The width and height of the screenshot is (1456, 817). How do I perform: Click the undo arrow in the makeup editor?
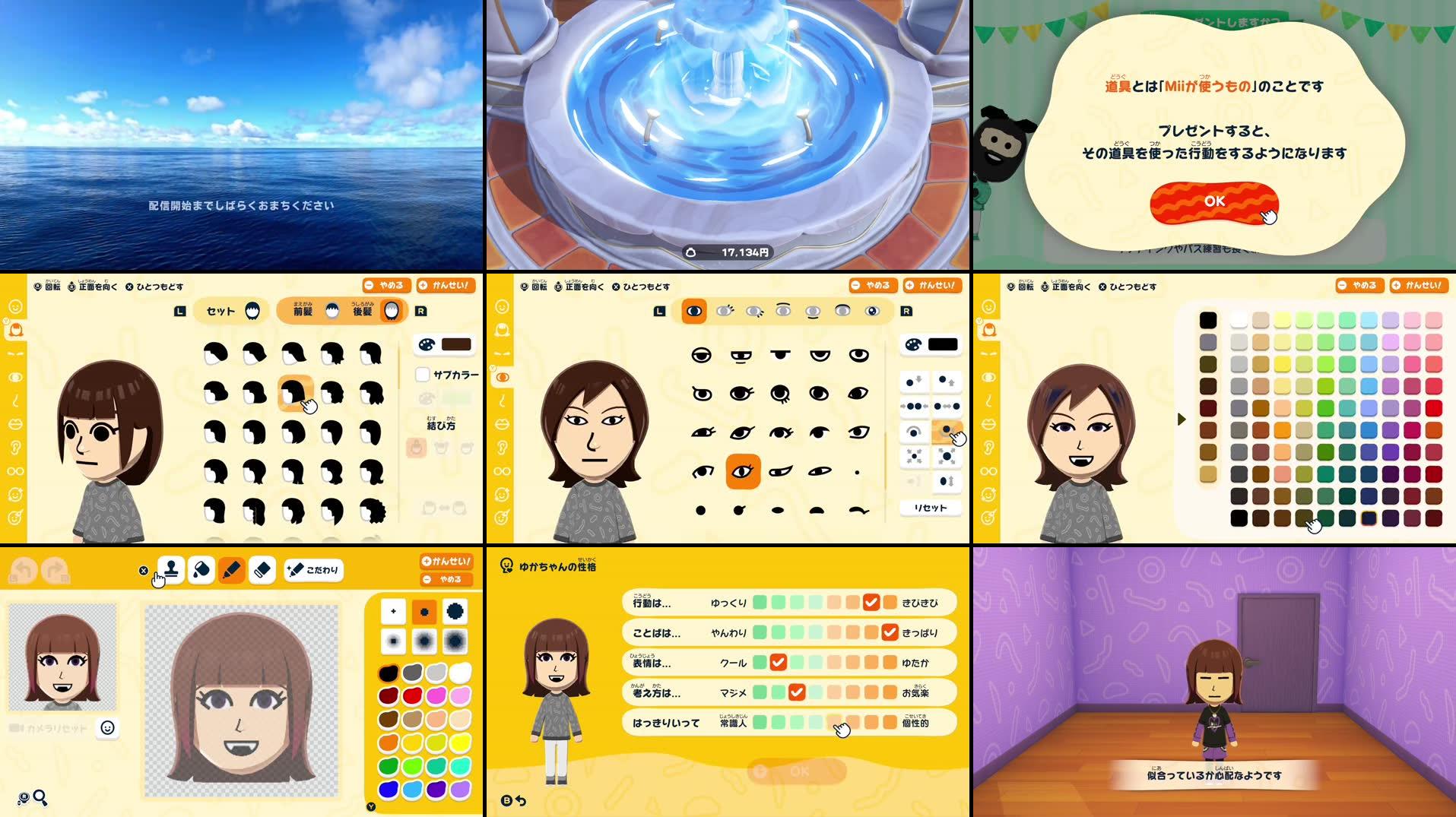[21, 568]
